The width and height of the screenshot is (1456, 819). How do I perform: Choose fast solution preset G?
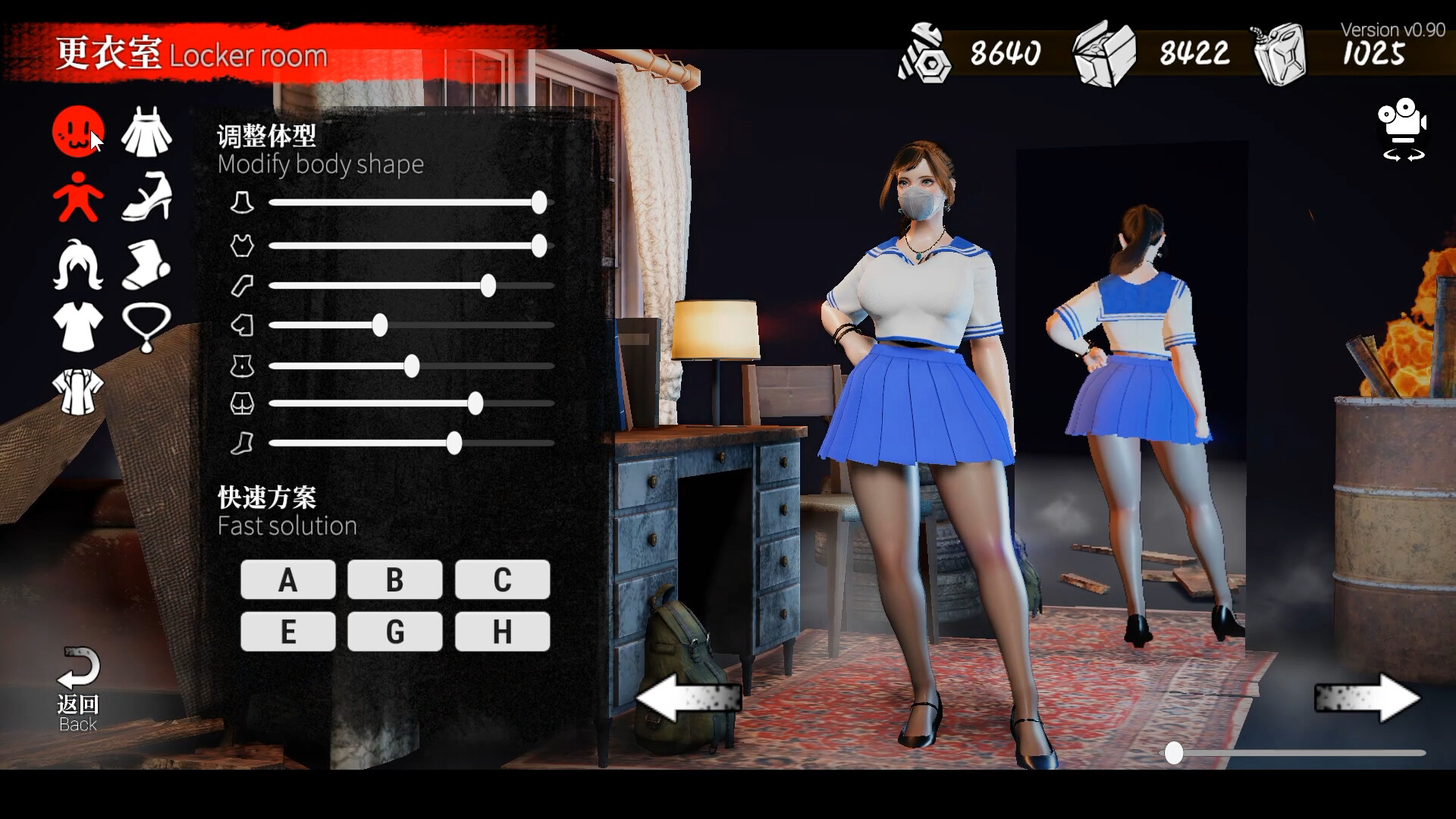pyautogui.click(x=394, y=630)
